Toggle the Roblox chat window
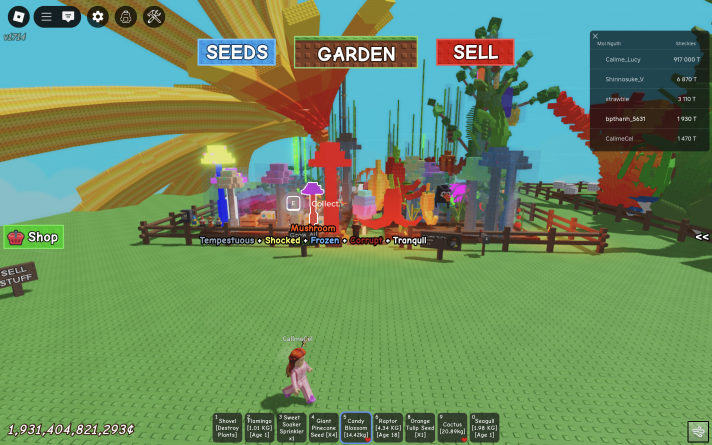Screen dimensions: 712x445 [68, 16]
